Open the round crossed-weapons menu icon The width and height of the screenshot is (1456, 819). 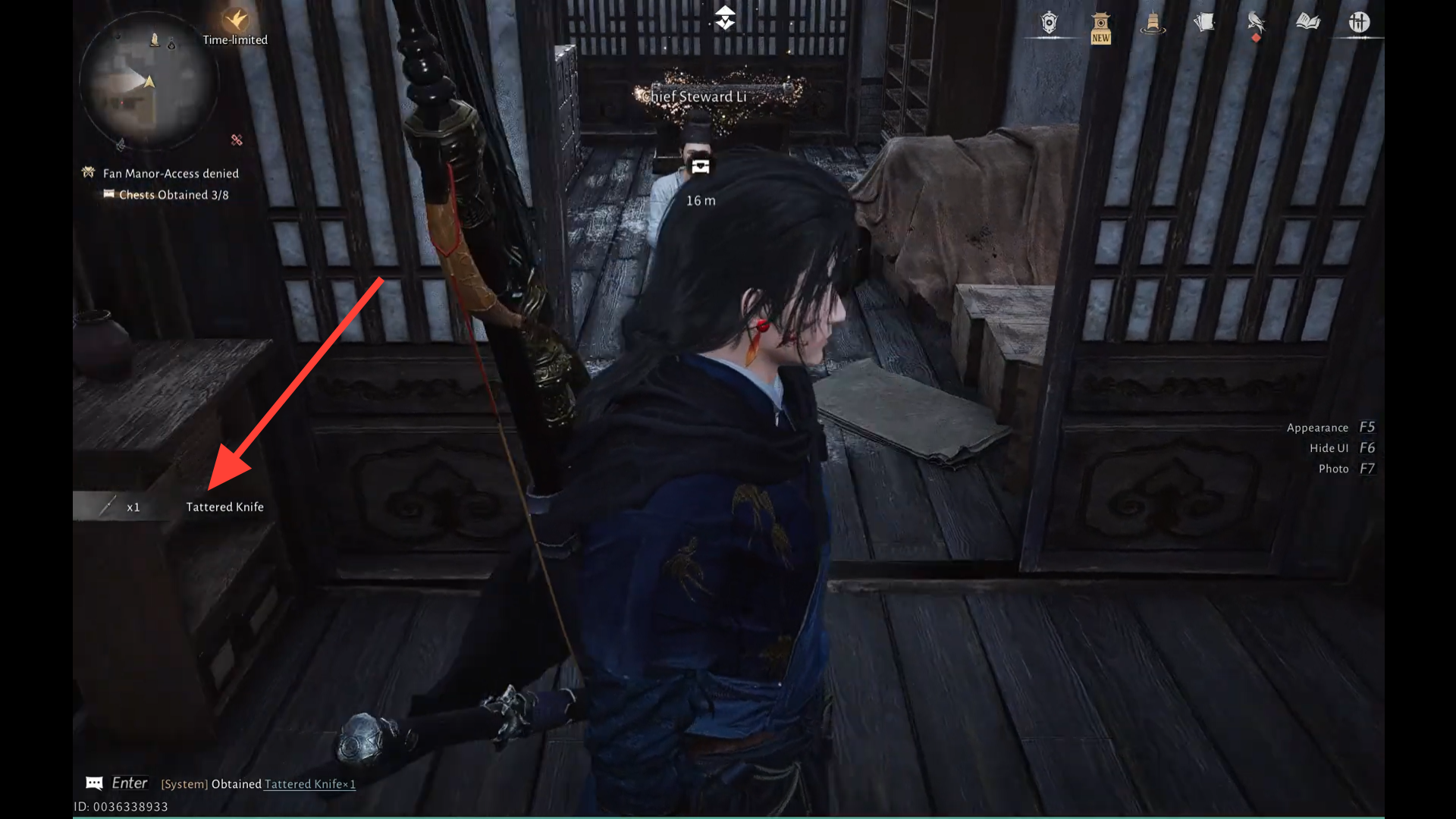1359,23
